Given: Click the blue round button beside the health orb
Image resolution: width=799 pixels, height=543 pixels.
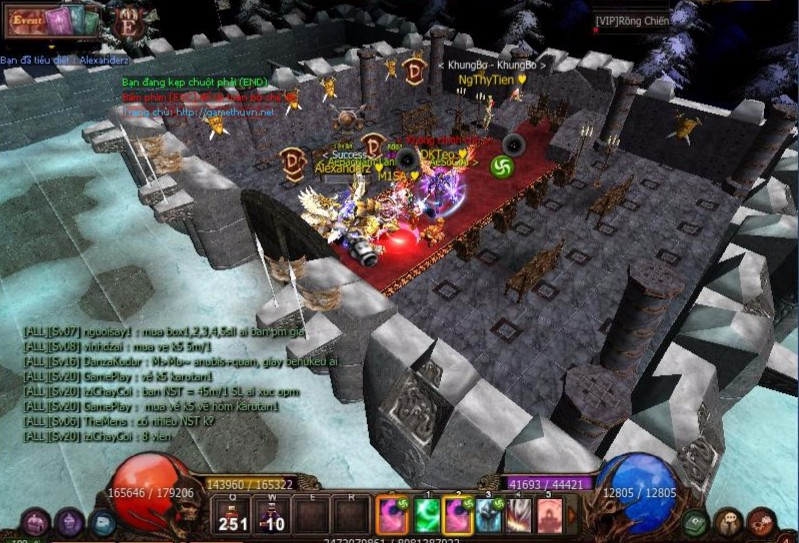Looking at the screenshot, I should pyautogui.click(x=102, y=523).
